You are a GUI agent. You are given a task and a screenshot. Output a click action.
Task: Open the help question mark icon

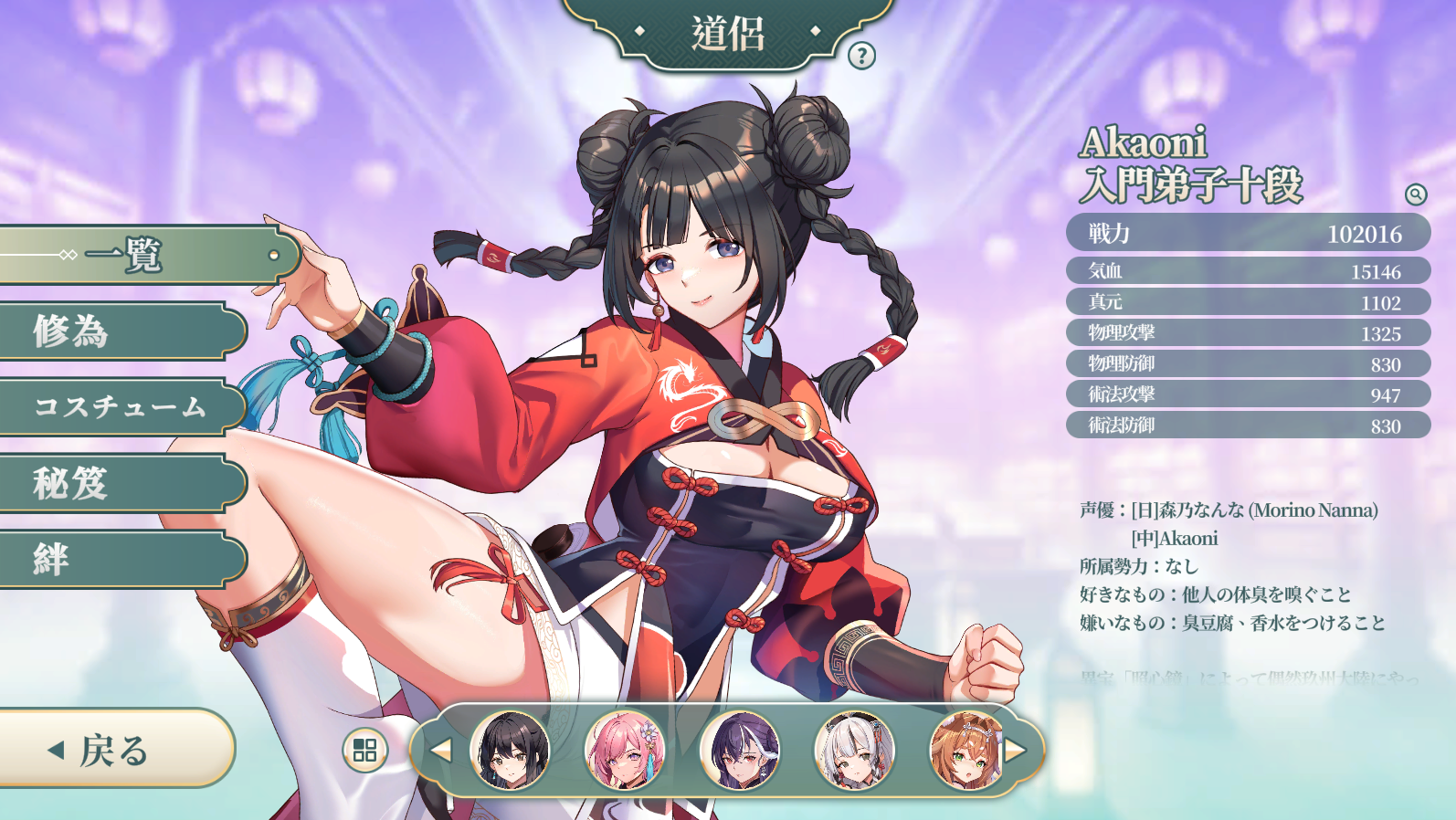(861, 56)
